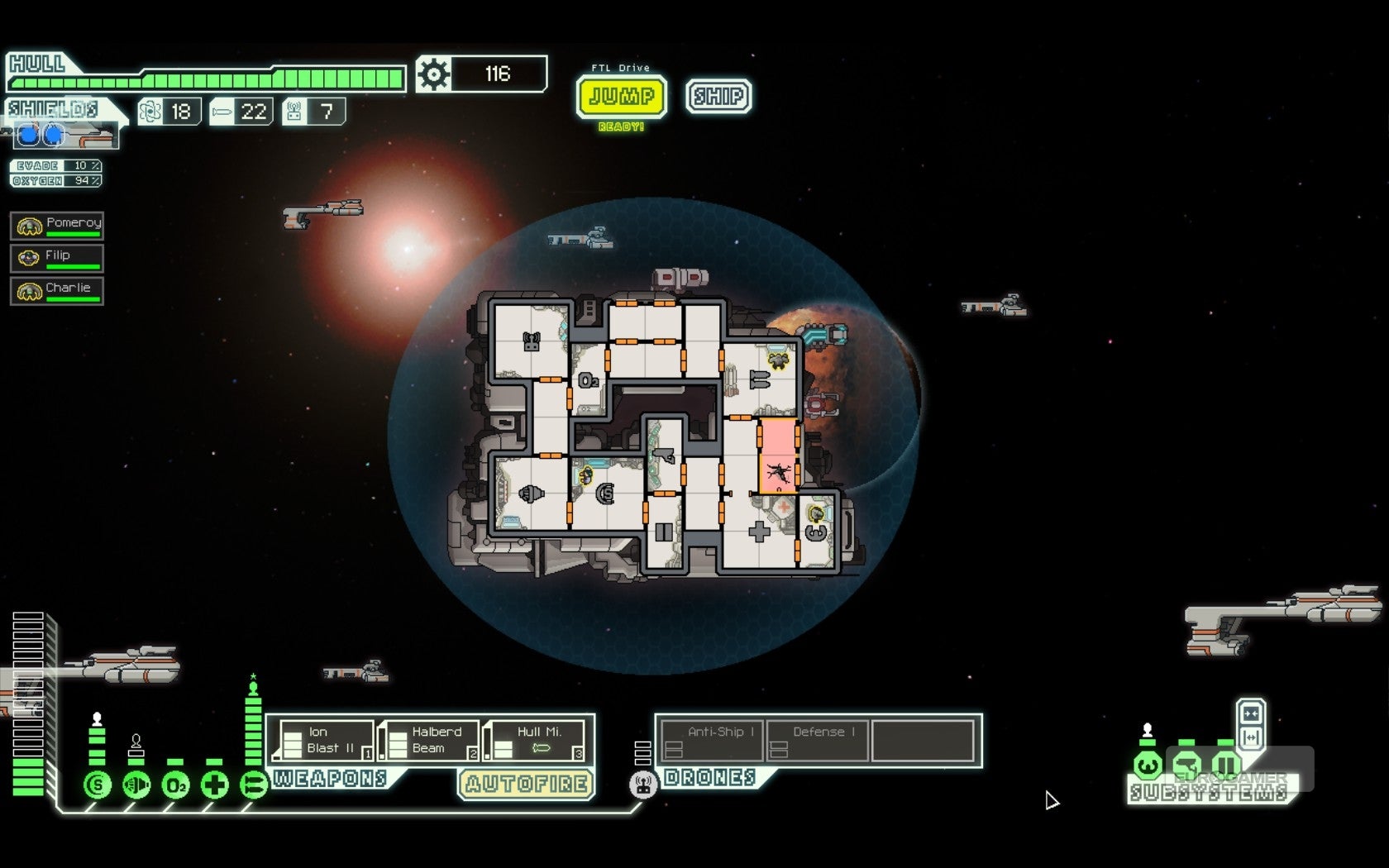Power the medbay cross system icon
The height and width of the screenshot is (868, 1389).
point(214,785)
